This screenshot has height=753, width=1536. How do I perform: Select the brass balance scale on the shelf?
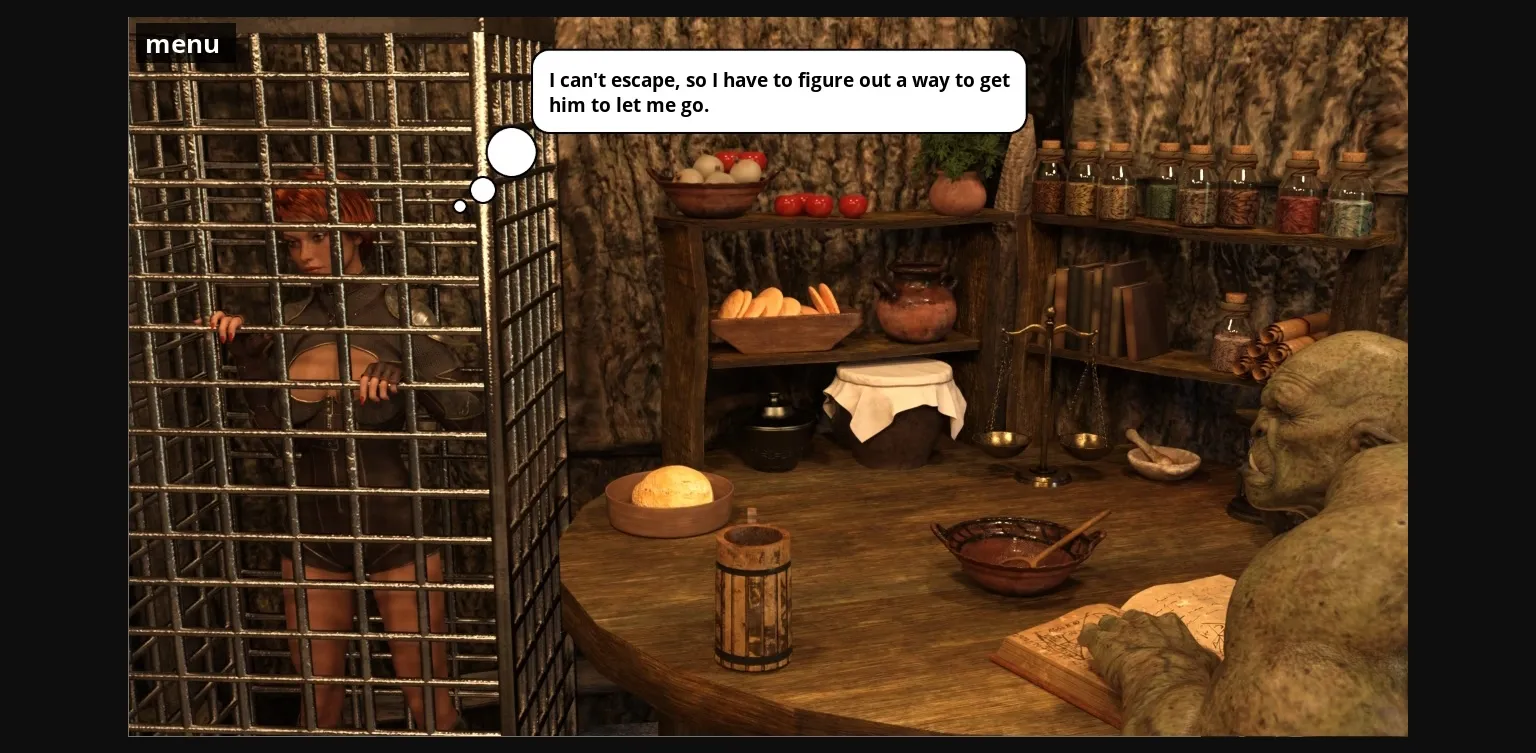(1040, 400)
